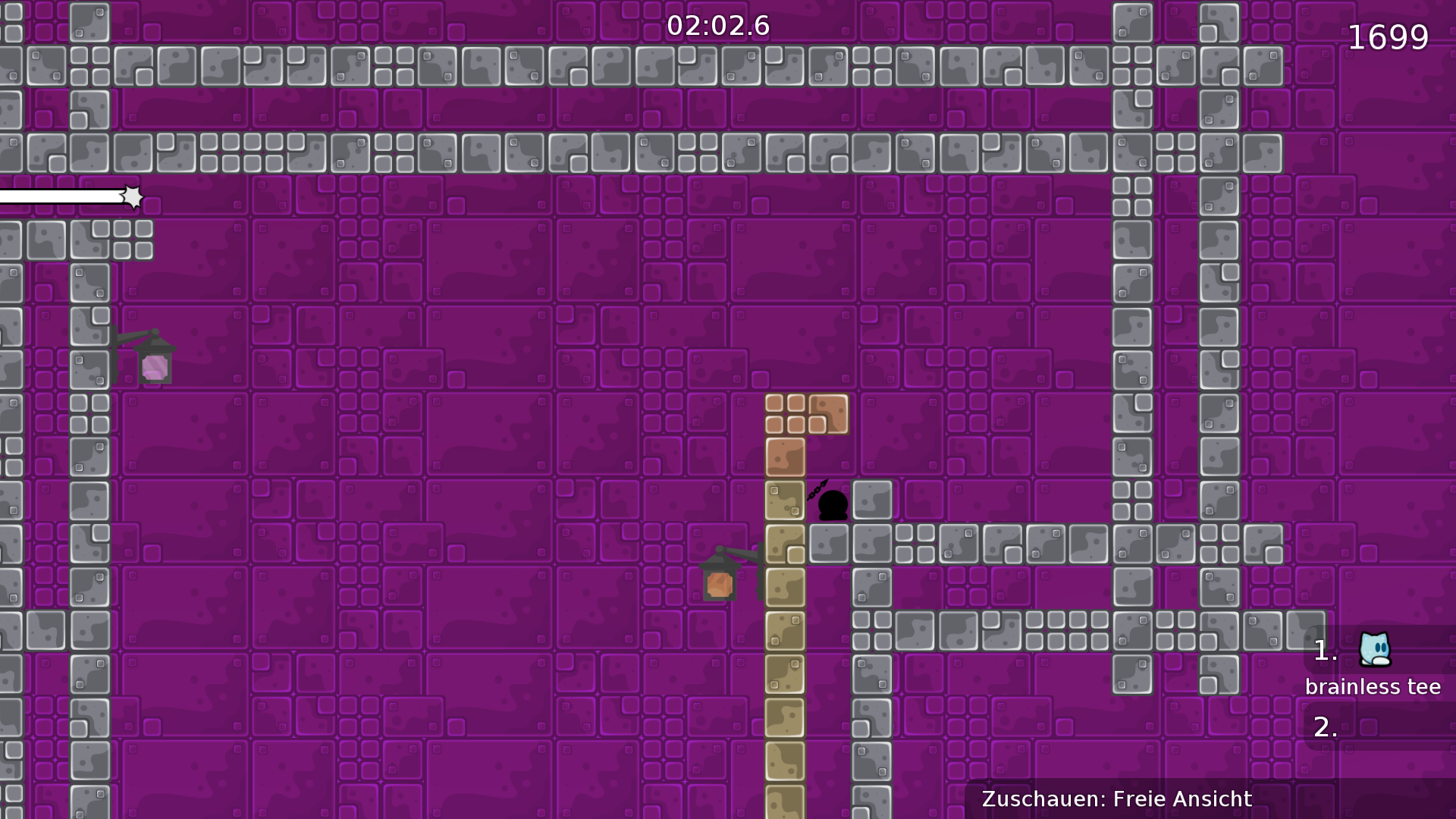Expand the Zuschauen spectate options bar
1456x819 pixels.
coord(1116,799)
